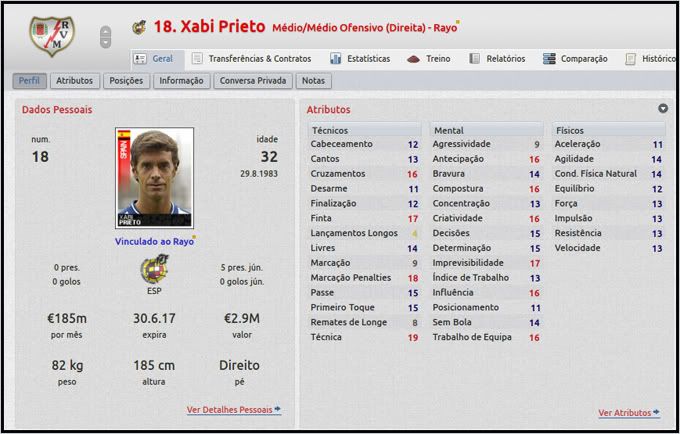Open the Estatísticas tab
This screenshot has height=434, width=680.
355,59
